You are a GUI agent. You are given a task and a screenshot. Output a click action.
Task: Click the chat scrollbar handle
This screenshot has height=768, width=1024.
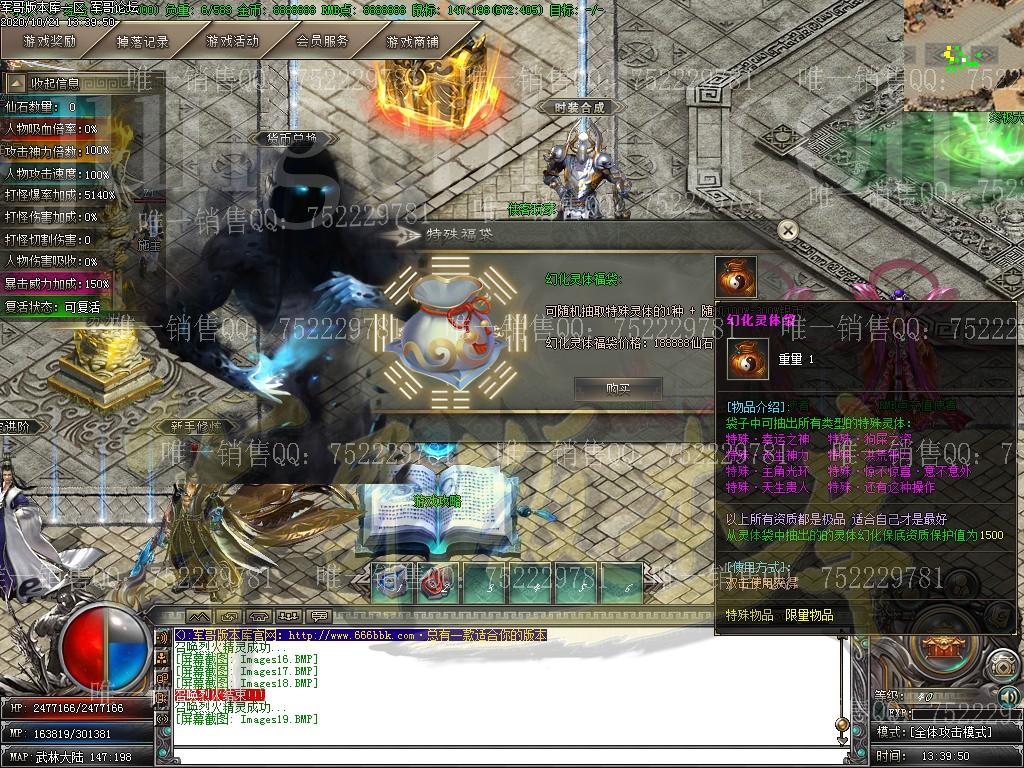(843, 723)
